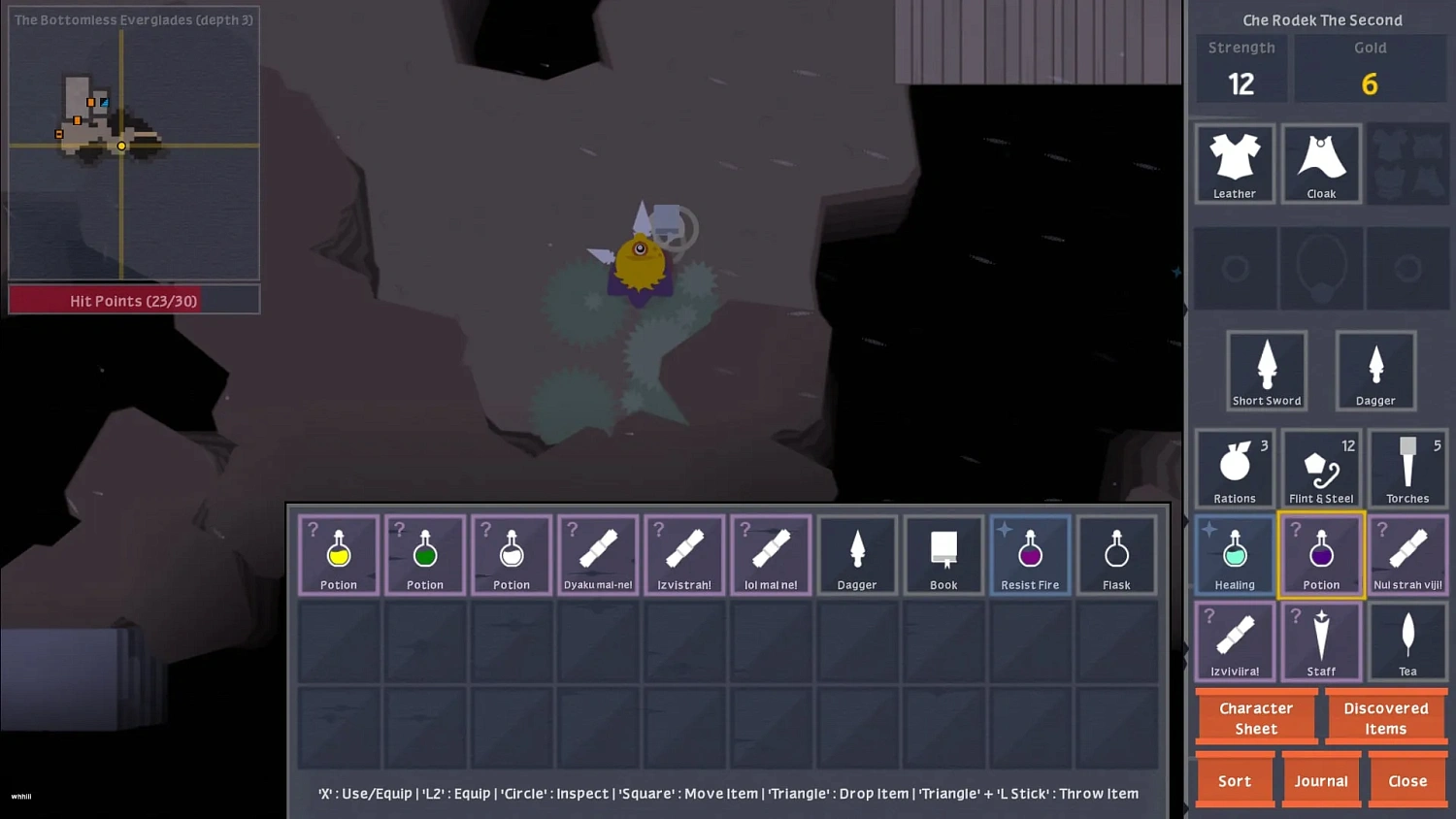Select the Torches stack
The width and height of the screenshot is (1456, 819).
[1407, 469]
